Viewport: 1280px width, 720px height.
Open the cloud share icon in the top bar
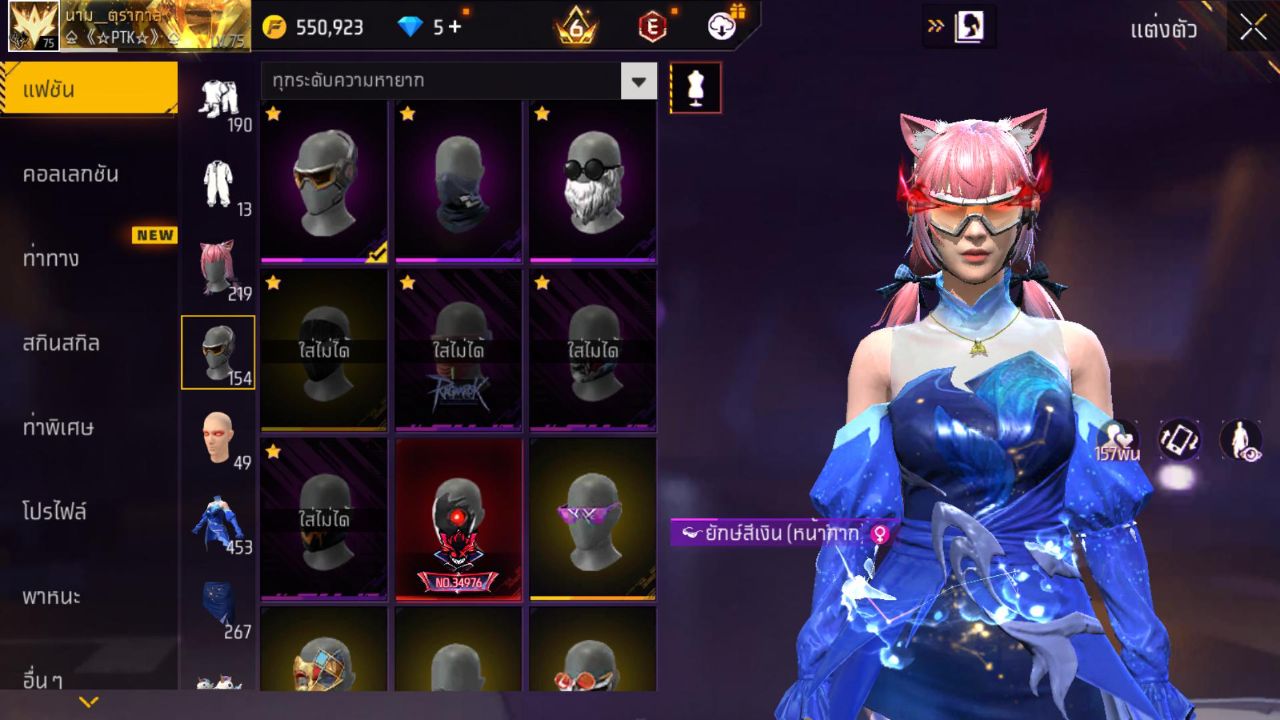click(x=723, y=27)
